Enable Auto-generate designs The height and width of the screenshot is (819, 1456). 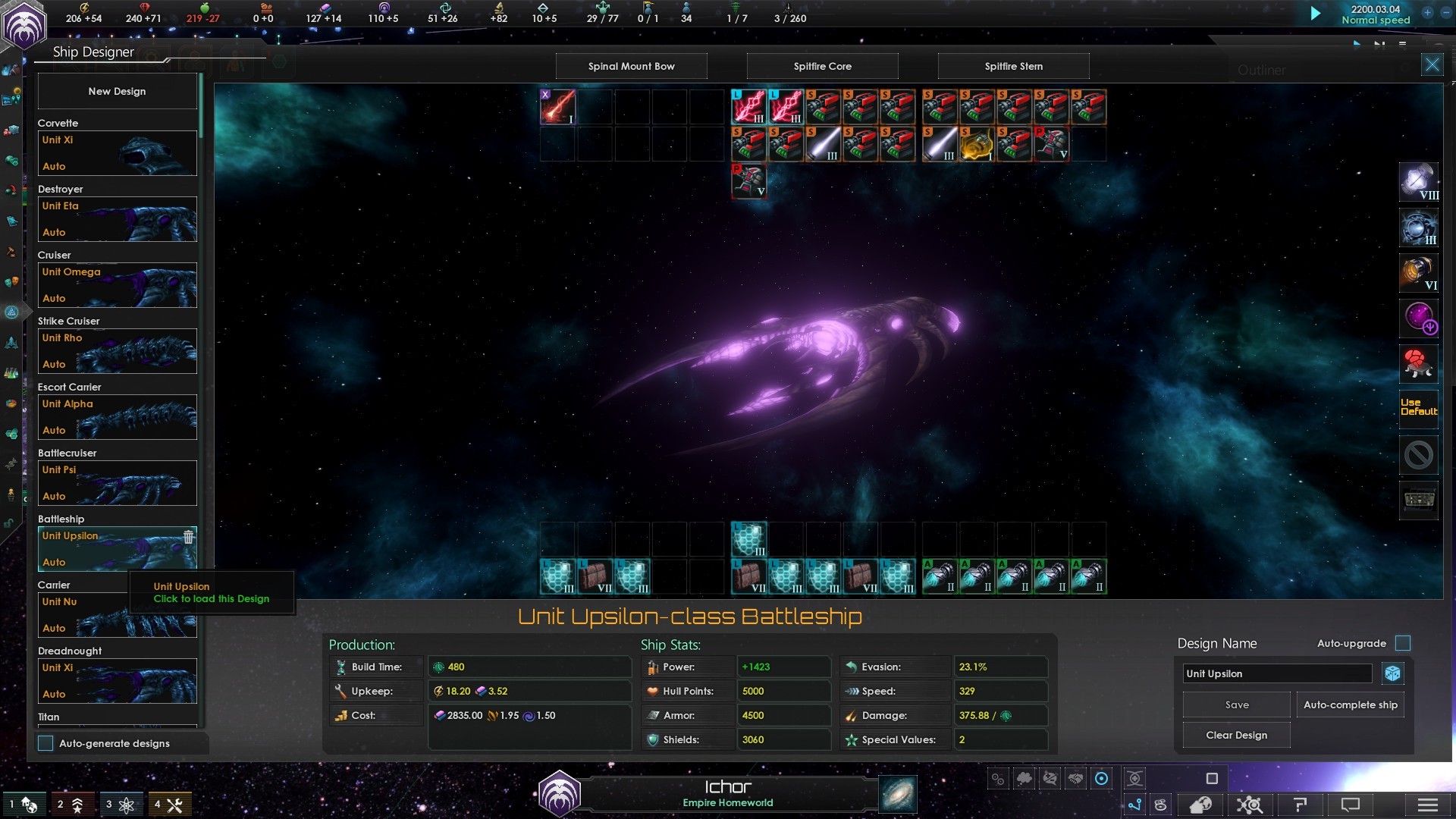pos(46,743)
